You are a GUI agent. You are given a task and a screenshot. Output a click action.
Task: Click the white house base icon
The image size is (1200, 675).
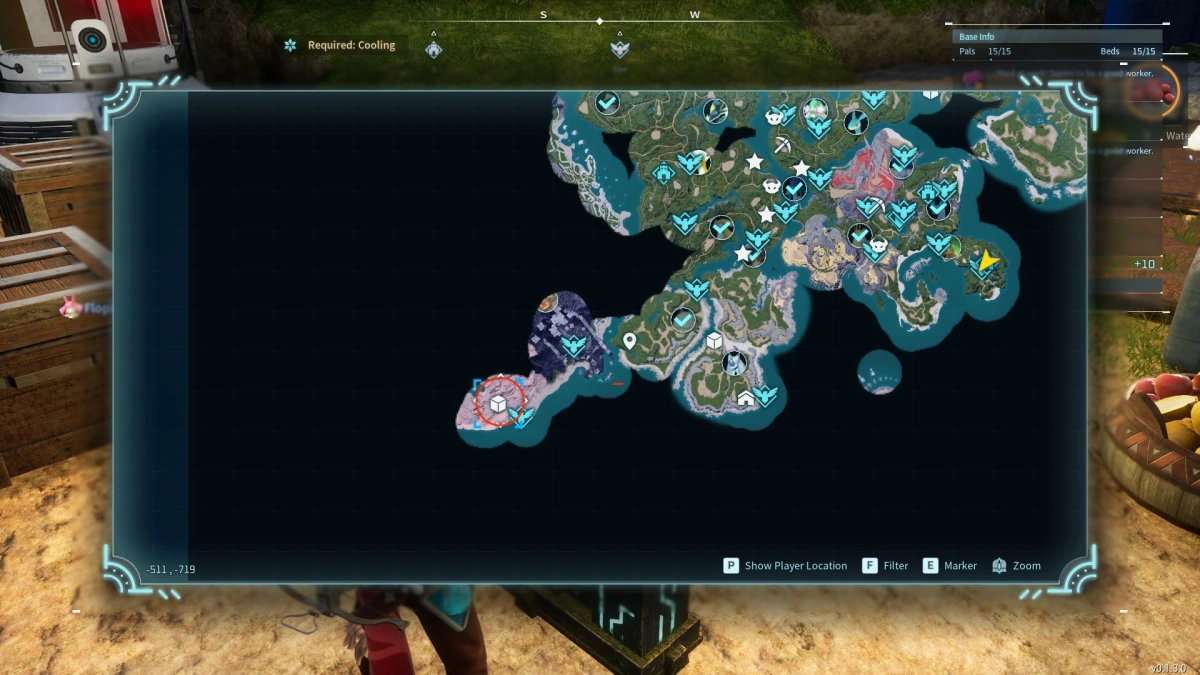point(746,398)
